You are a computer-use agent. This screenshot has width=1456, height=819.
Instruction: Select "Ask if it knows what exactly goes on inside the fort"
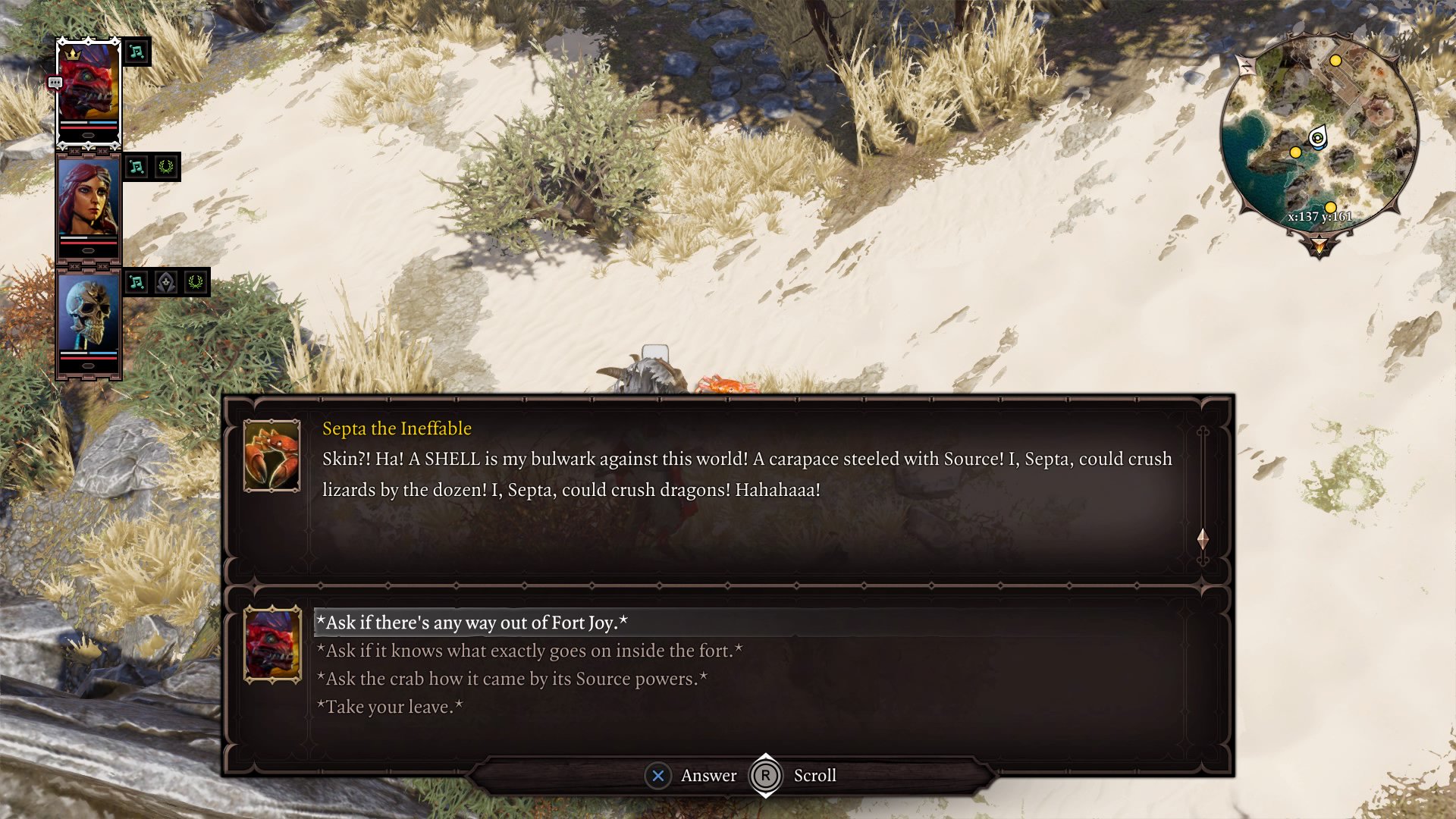(529, 651)
